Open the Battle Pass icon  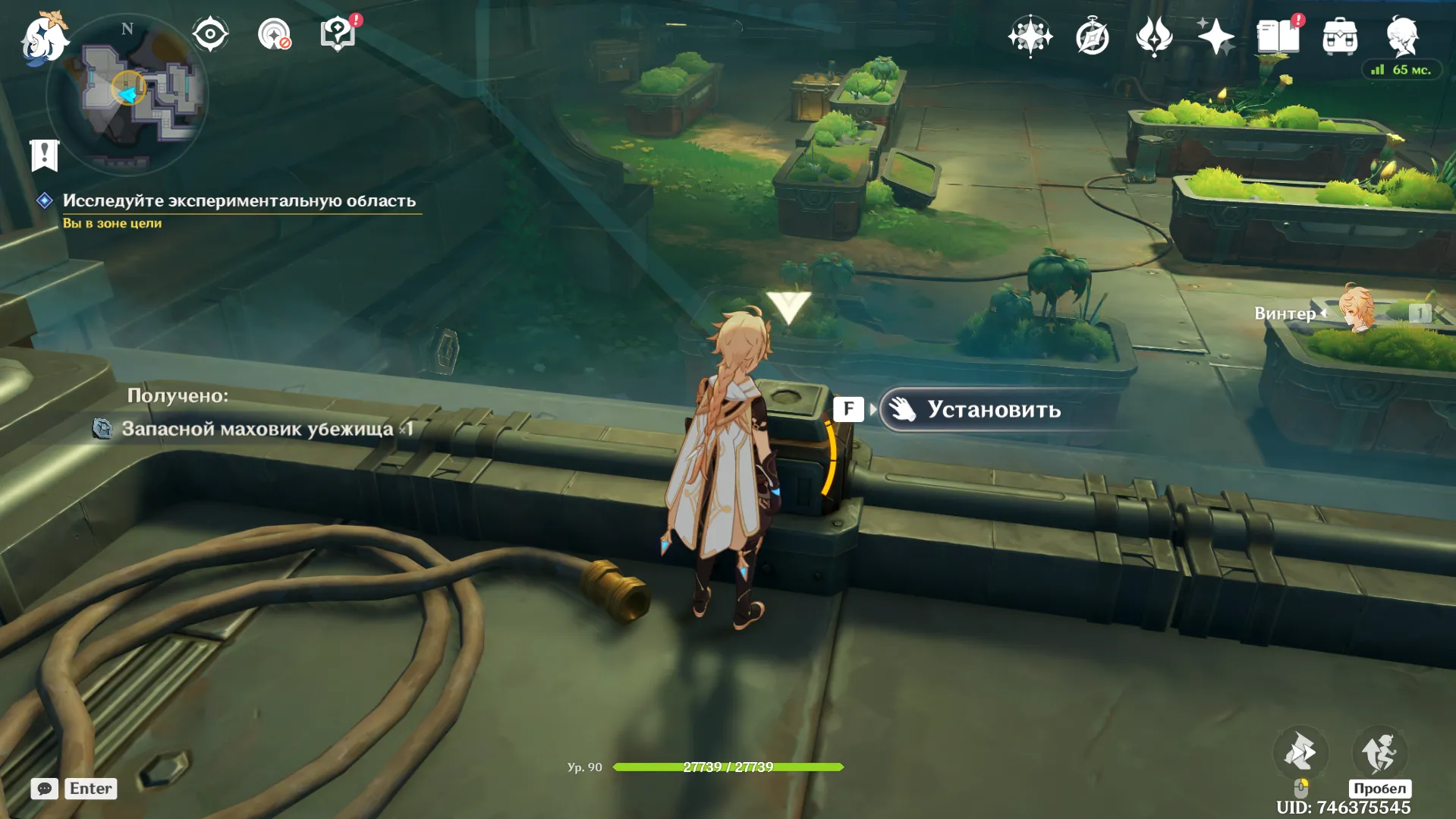pos(1154,36)
